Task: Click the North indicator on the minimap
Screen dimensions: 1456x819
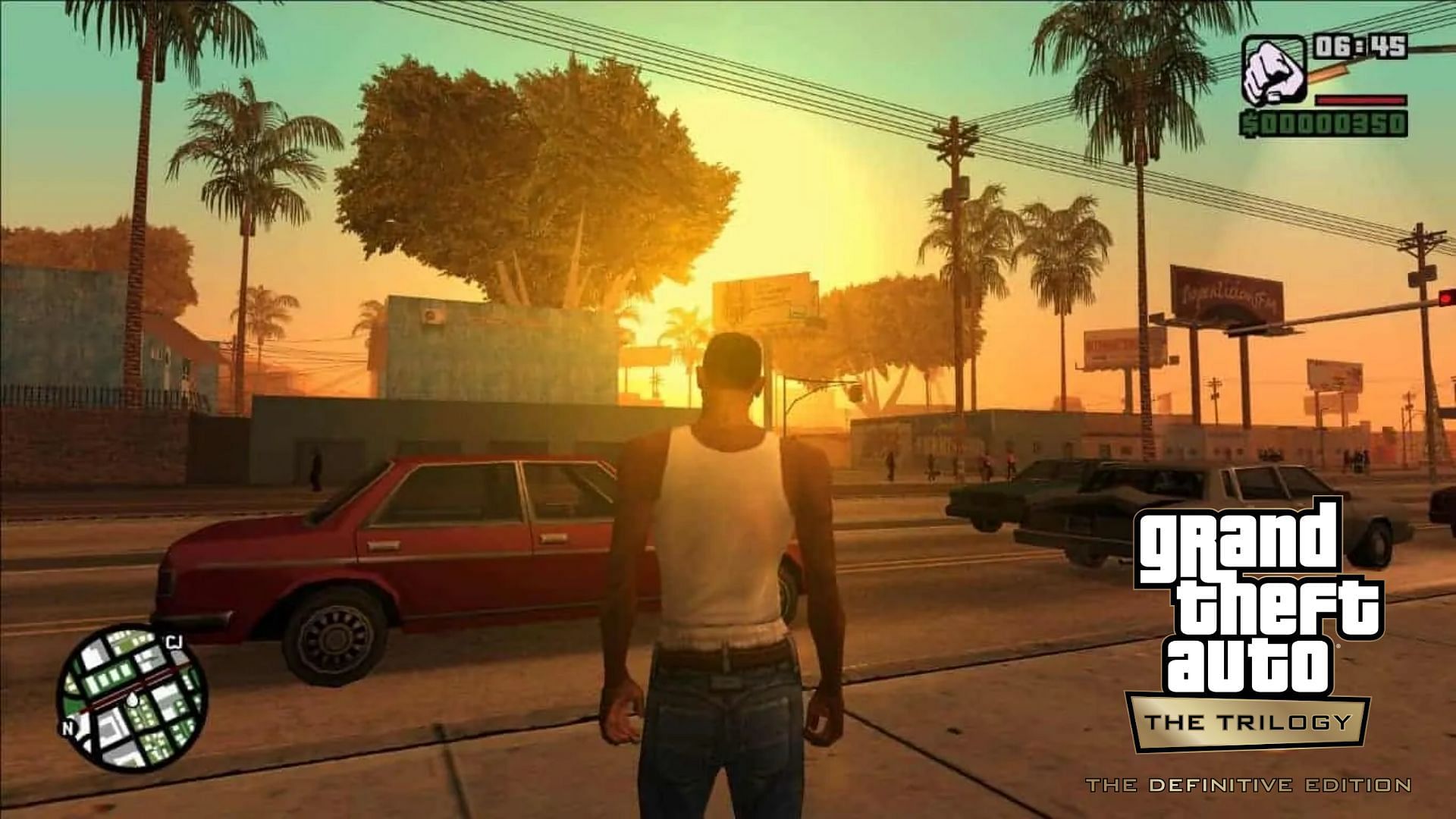Action: [68, 728]
